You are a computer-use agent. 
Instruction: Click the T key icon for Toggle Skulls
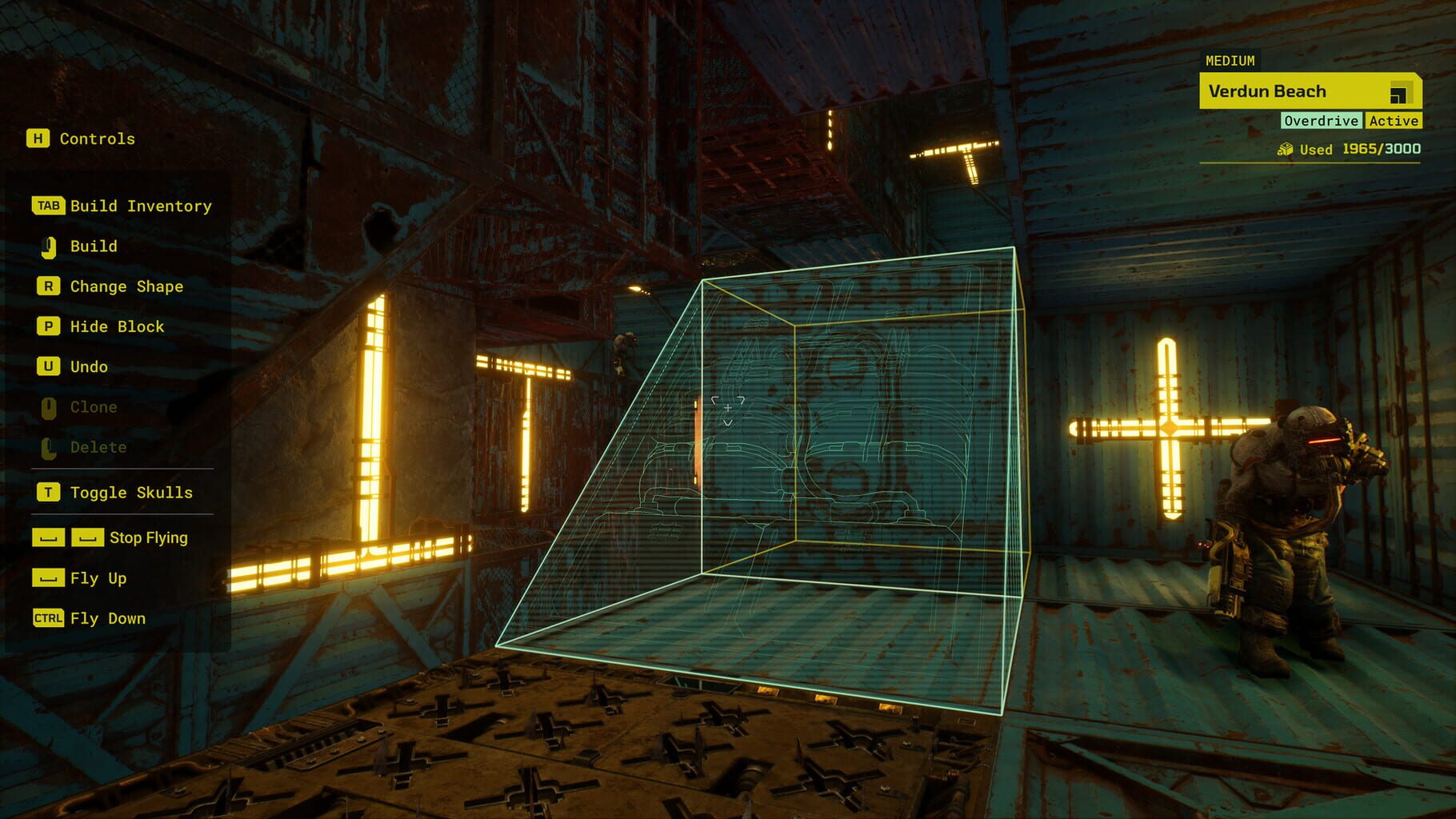tap(48, 493)
